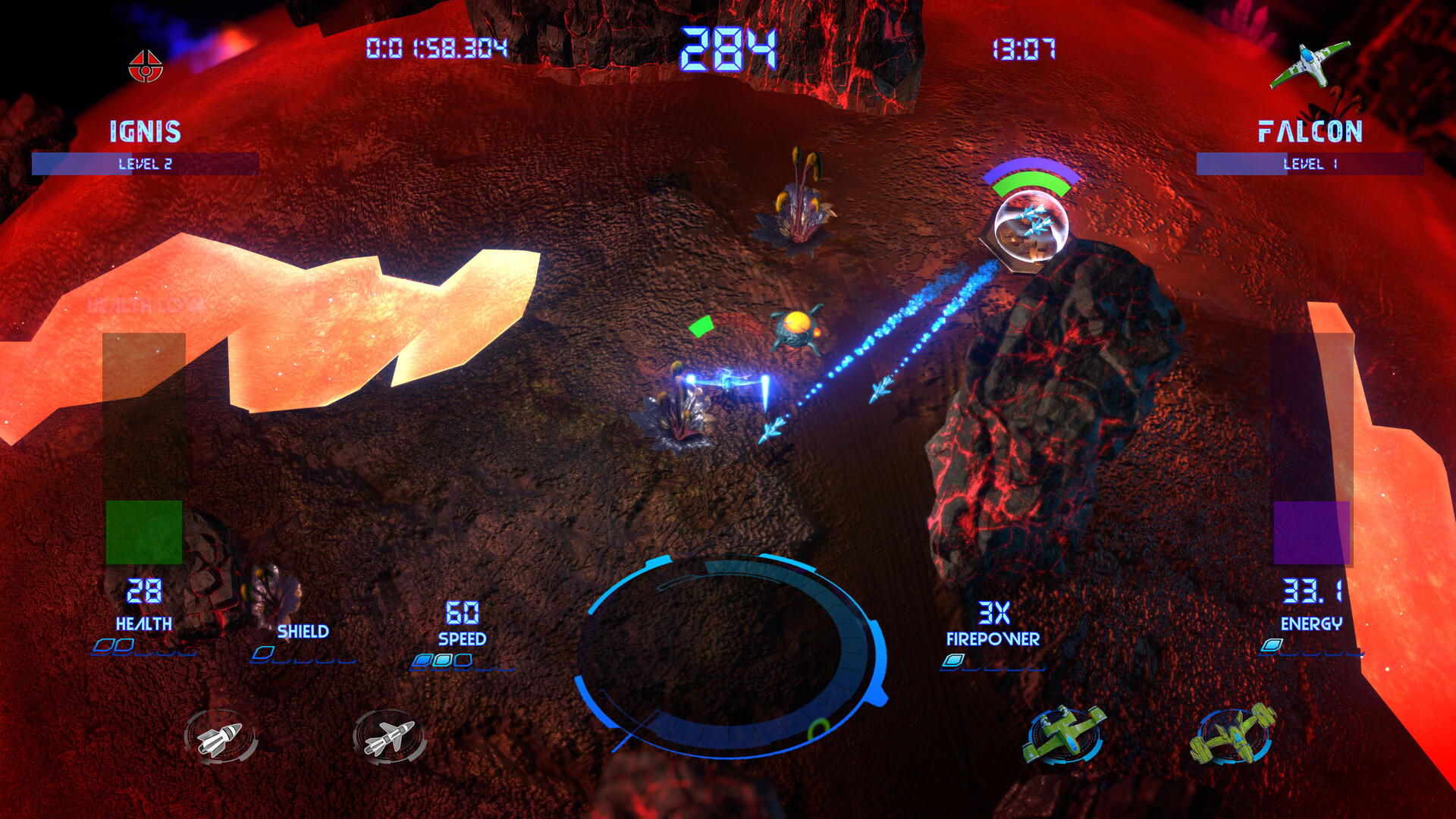Select the green fighter ship icon bottom right

[1063, 737]
